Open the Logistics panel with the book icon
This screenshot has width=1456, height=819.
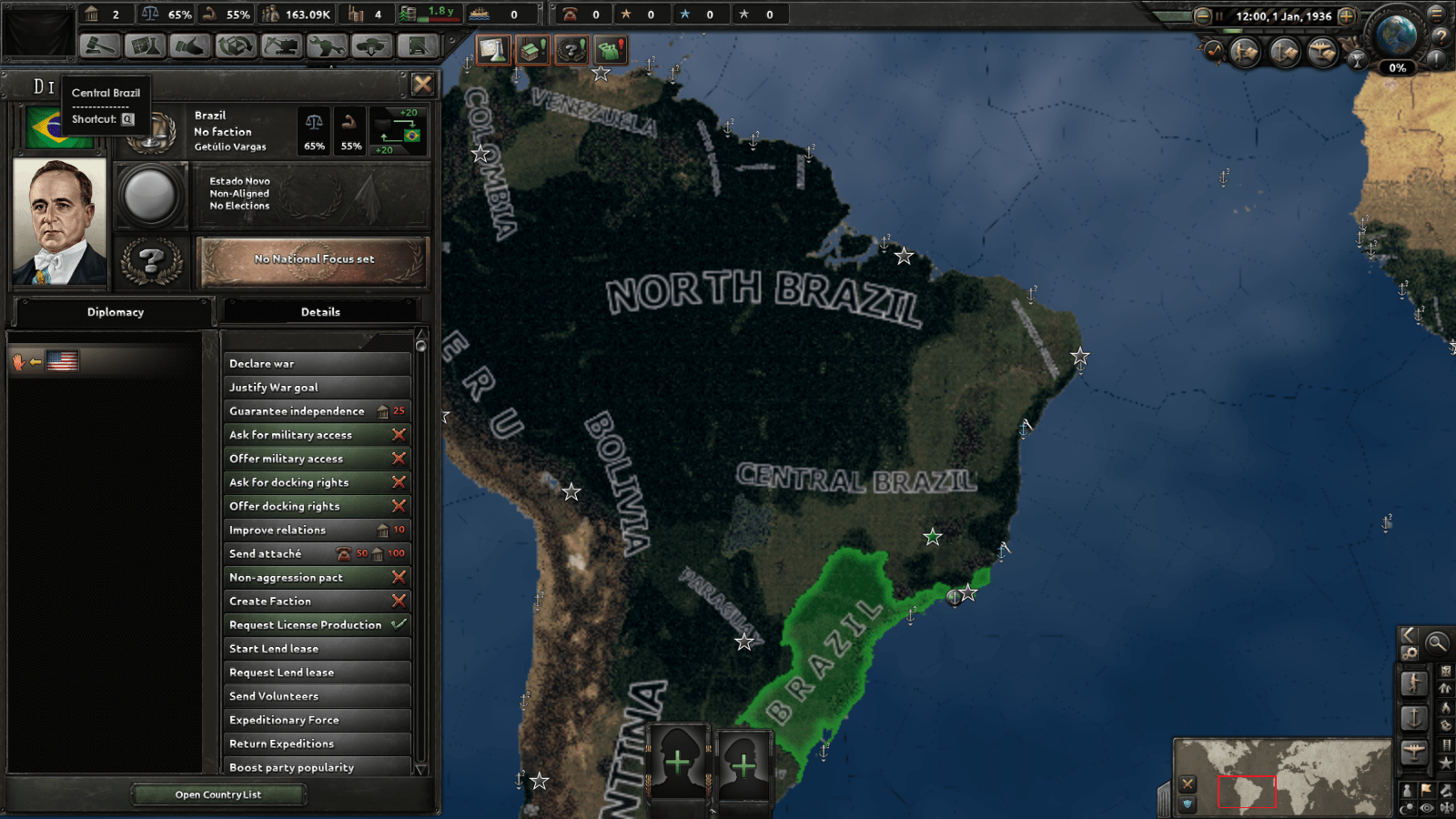pos(417,45)
